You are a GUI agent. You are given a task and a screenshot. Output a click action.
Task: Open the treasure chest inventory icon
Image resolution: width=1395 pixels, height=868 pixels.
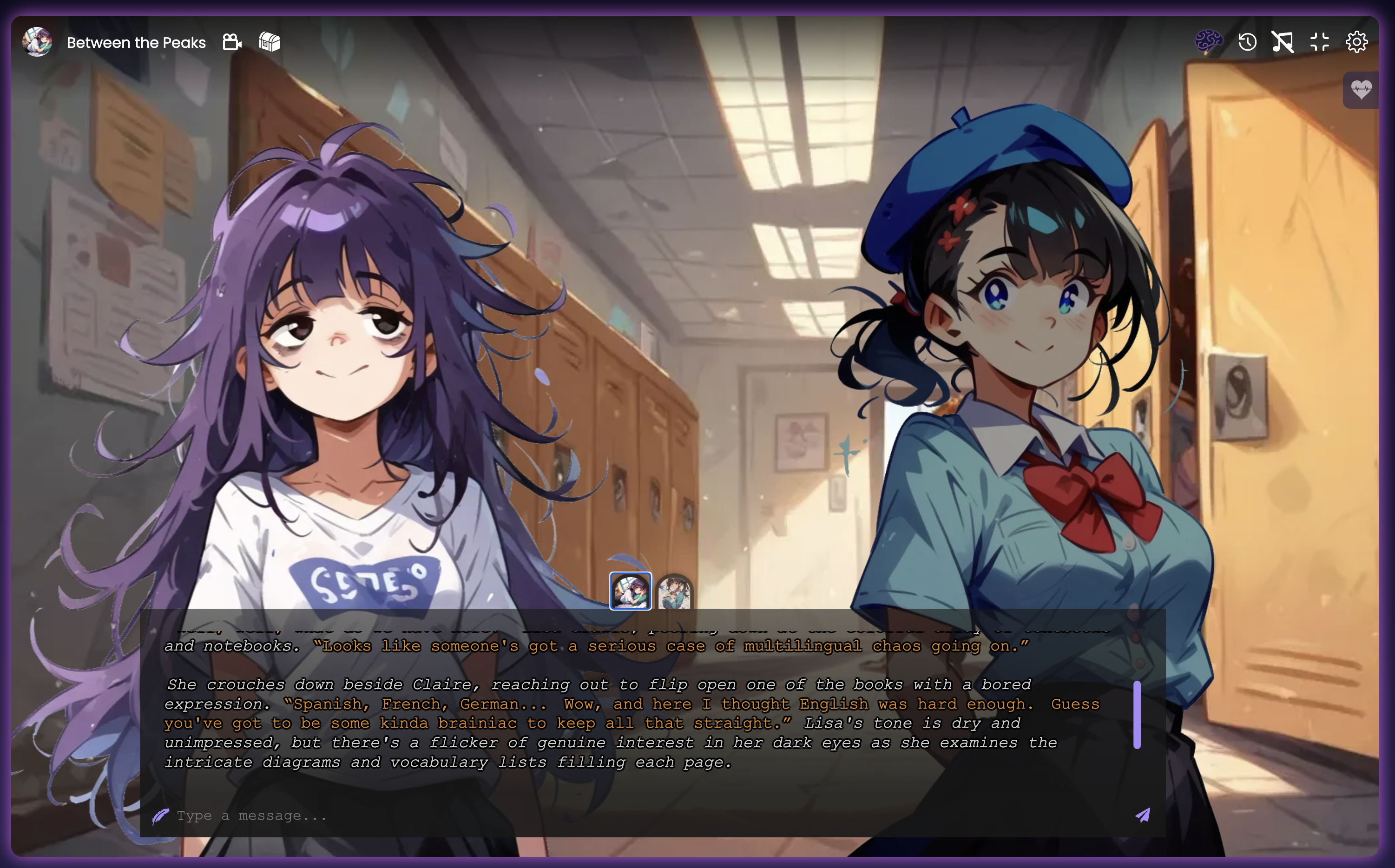click(x=269, y=42)
